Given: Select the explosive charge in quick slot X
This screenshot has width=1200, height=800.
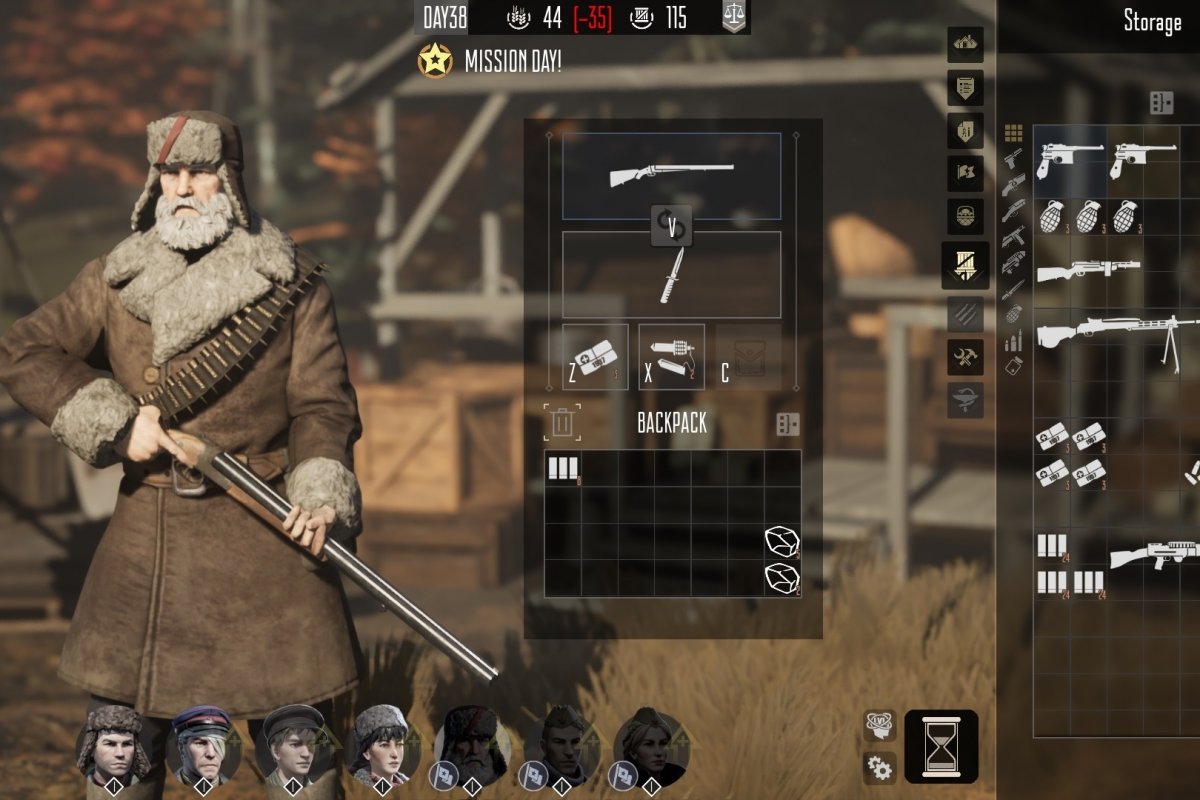Looking at the screenshot, I should [671, 357].
